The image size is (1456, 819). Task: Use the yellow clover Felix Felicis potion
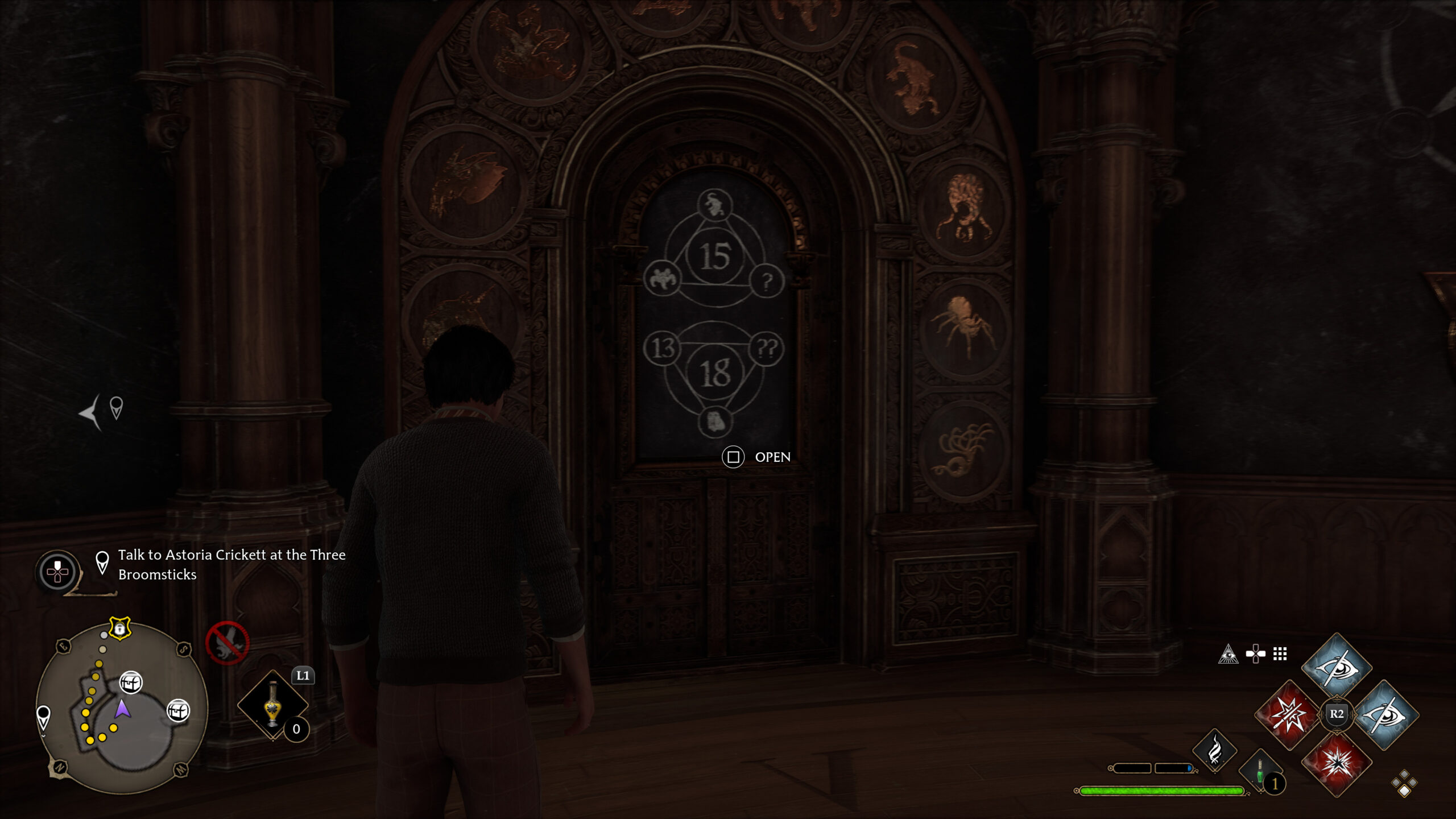[273, 705]
